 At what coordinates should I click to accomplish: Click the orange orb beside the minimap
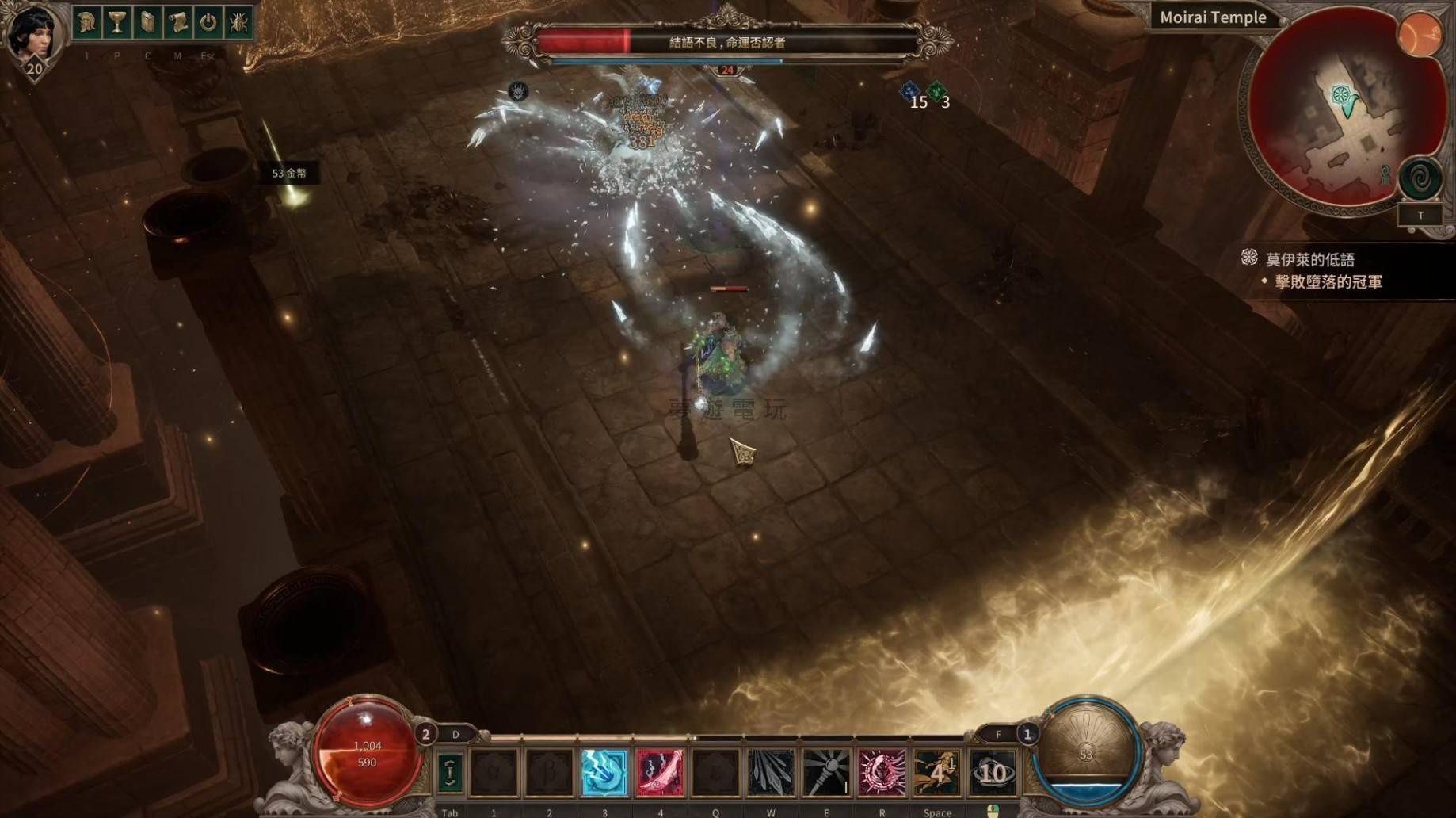click(1420, 35)
